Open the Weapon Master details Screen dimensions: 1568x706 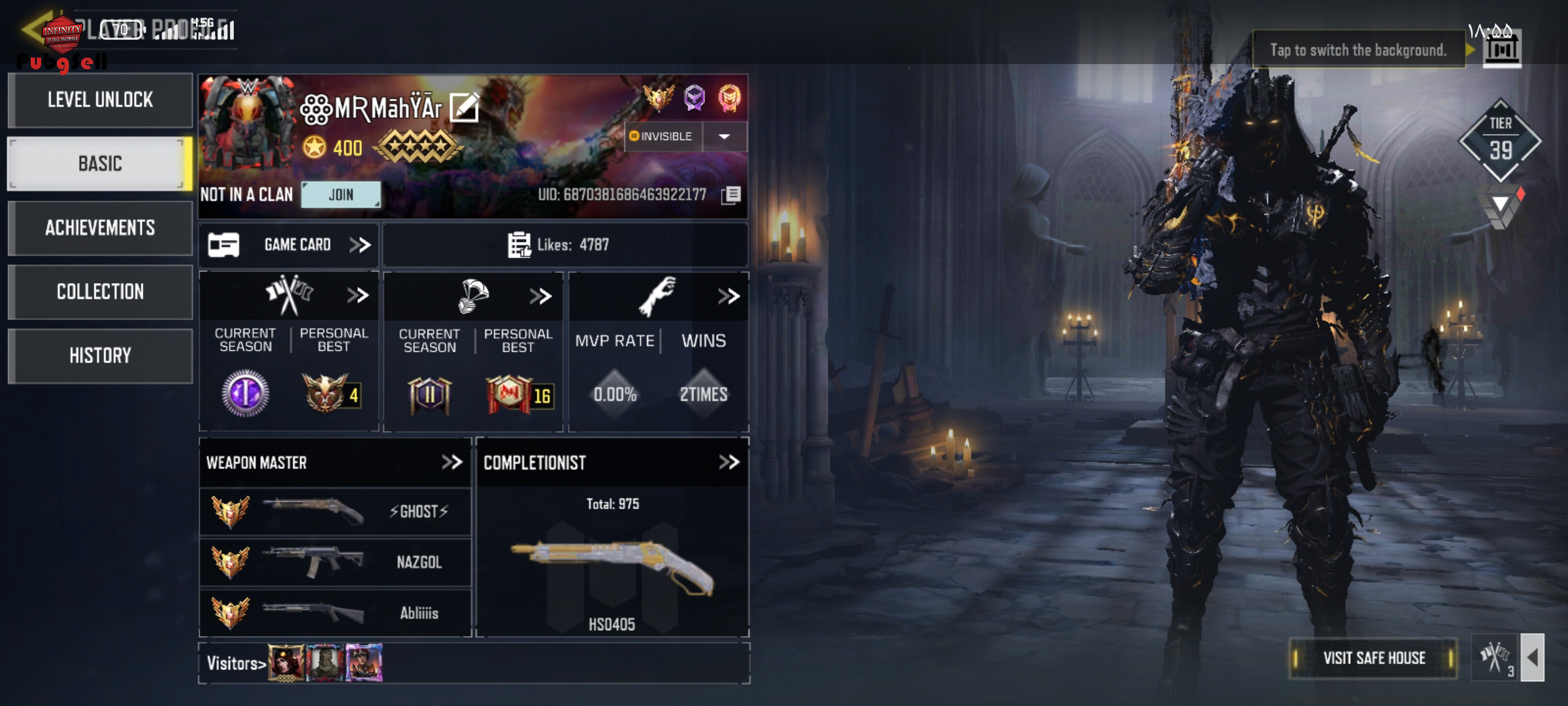[x=451, y=463]
